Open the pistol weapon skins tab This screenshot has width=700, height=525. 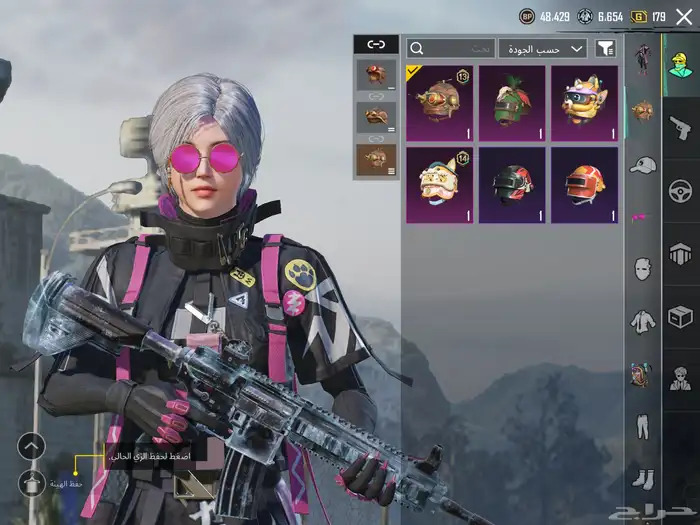click(680, 127)
